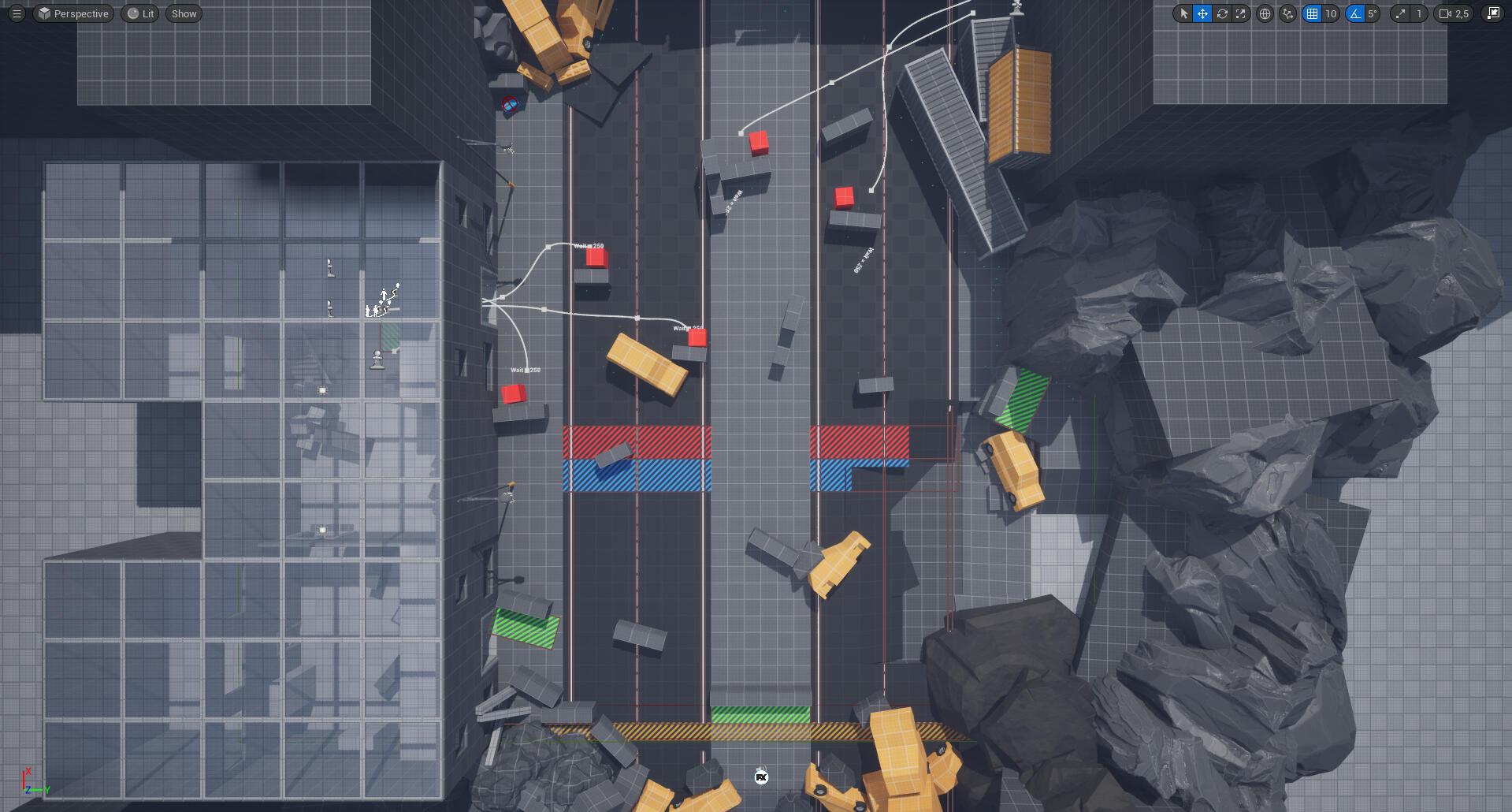Select the cursor Select tool
1512x812 pixels.
(1183, 13)
